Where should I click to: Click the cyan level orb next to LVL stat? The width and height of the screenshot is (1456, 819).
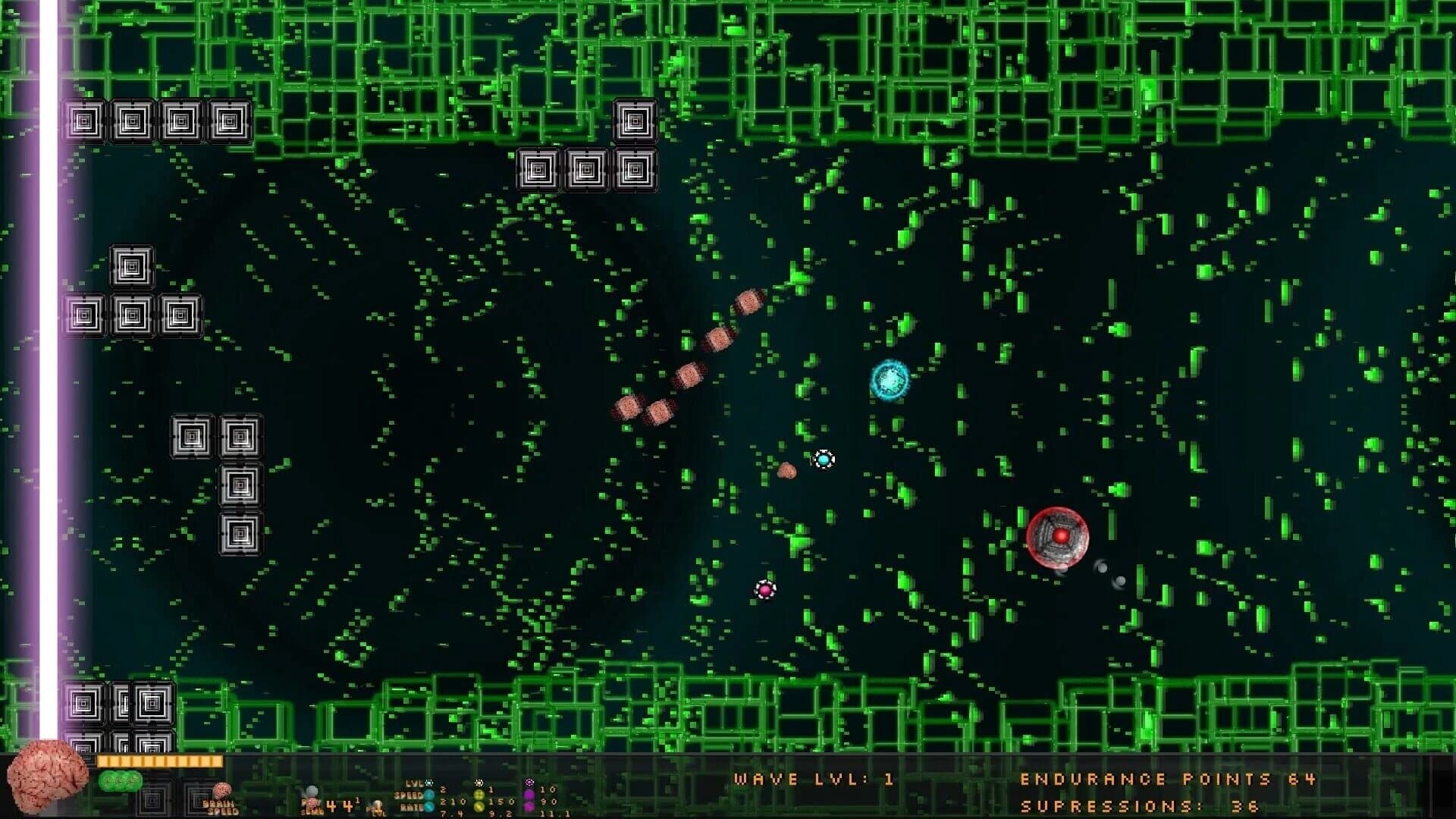[428, 783]
